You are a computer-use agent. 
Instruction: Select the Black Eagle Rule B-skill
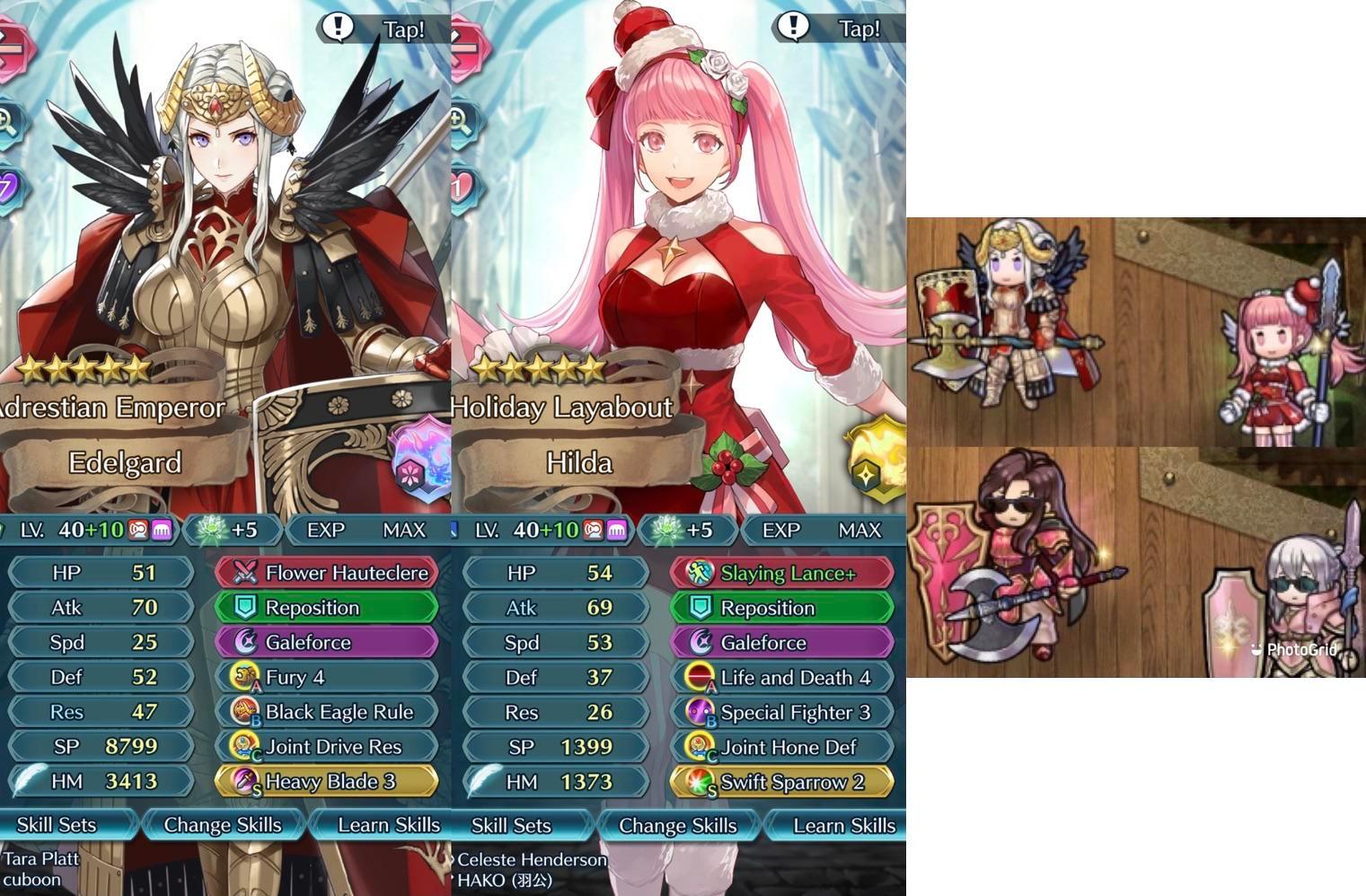pyautogui.click(x=326, y=712)
